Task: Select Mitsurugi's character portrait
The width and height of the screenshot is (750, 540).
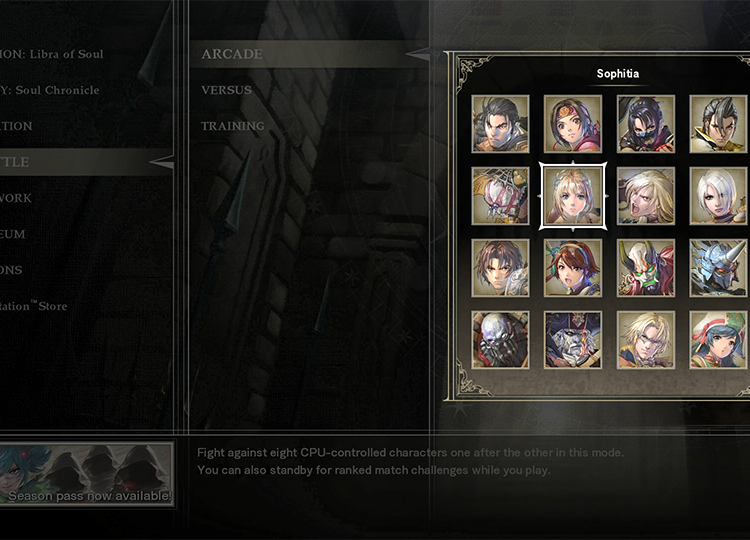Action: (x=501, y=124)
